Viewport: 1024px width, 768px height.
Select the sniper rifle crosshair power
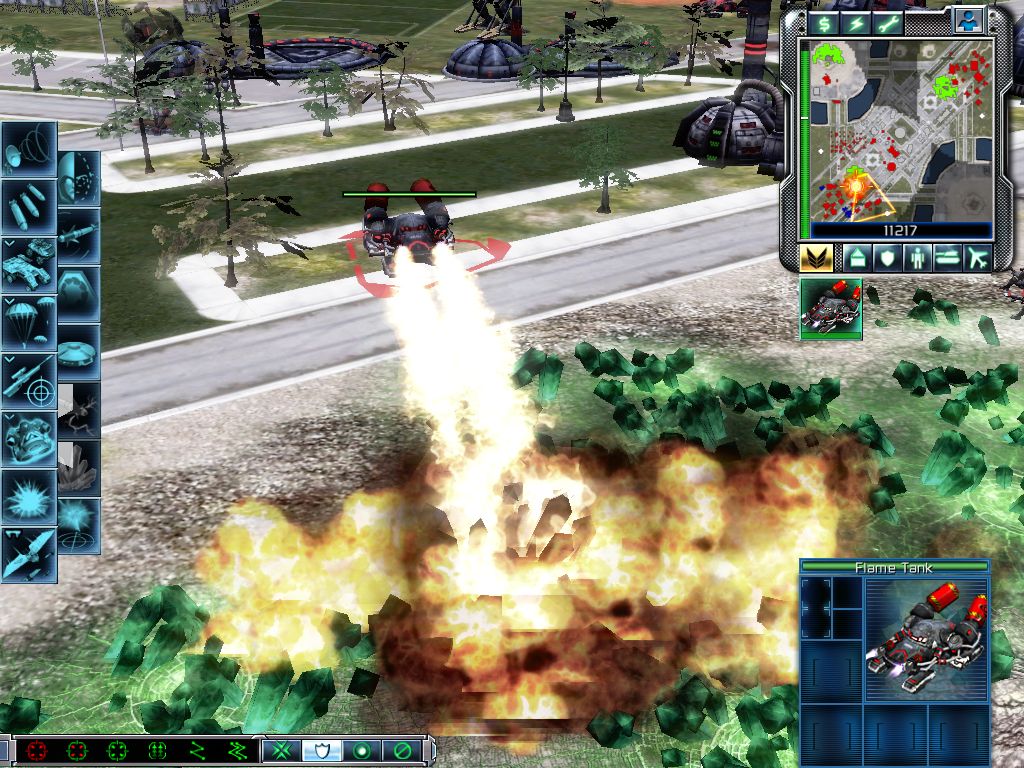[28, 380]
